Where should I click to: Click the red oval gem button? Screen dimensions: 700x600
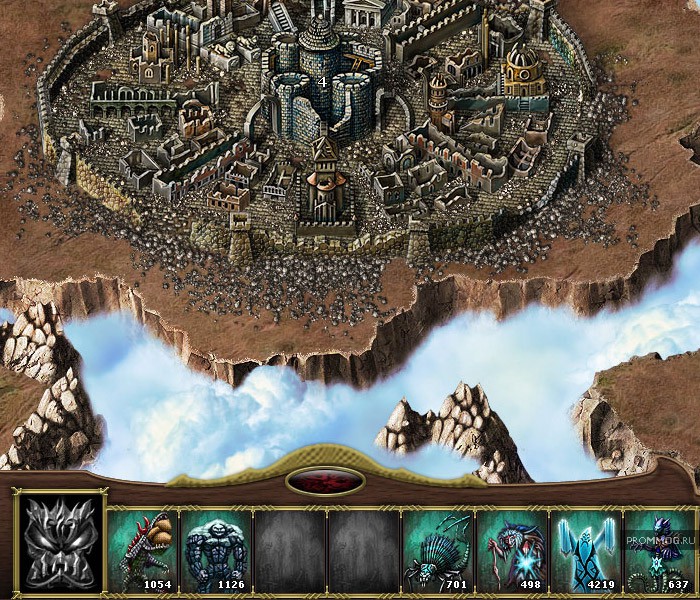click(x=324, y=481)
